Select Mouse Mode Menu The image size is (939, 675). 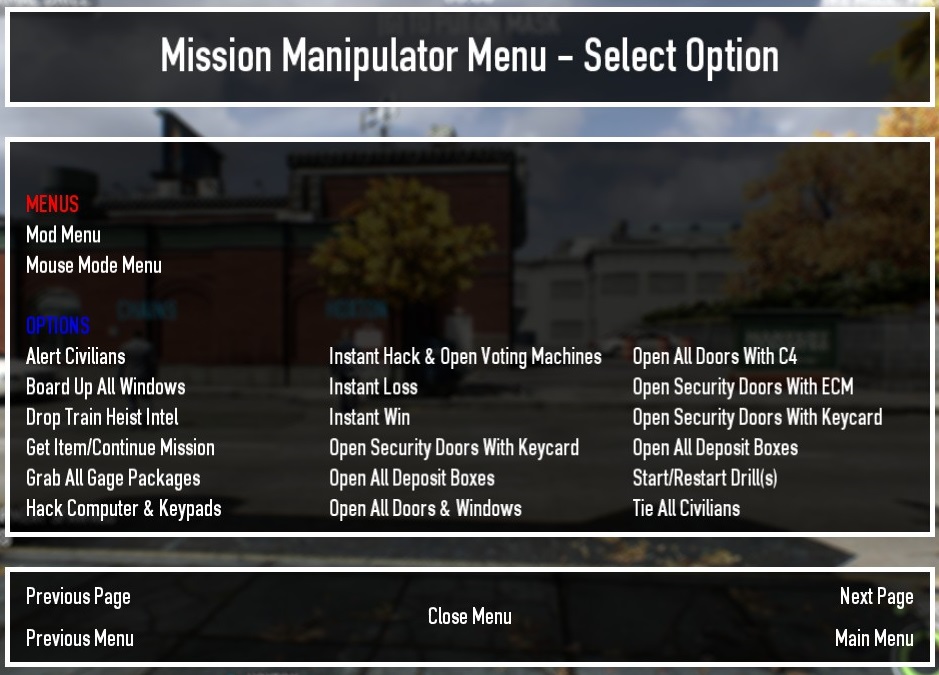(x=93, y=265)
